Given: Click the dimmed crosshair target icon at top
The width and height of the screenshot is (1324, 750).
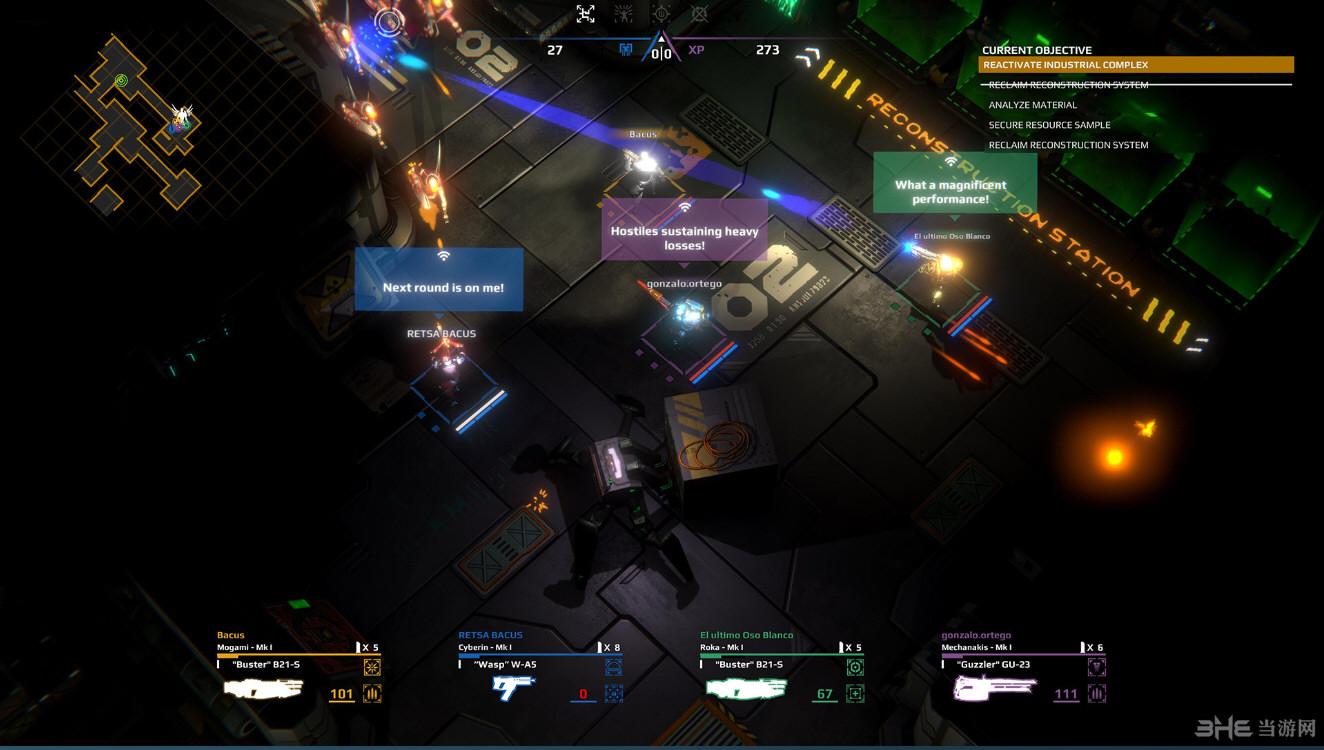Looking at the screenshot, I should point(661,14).
